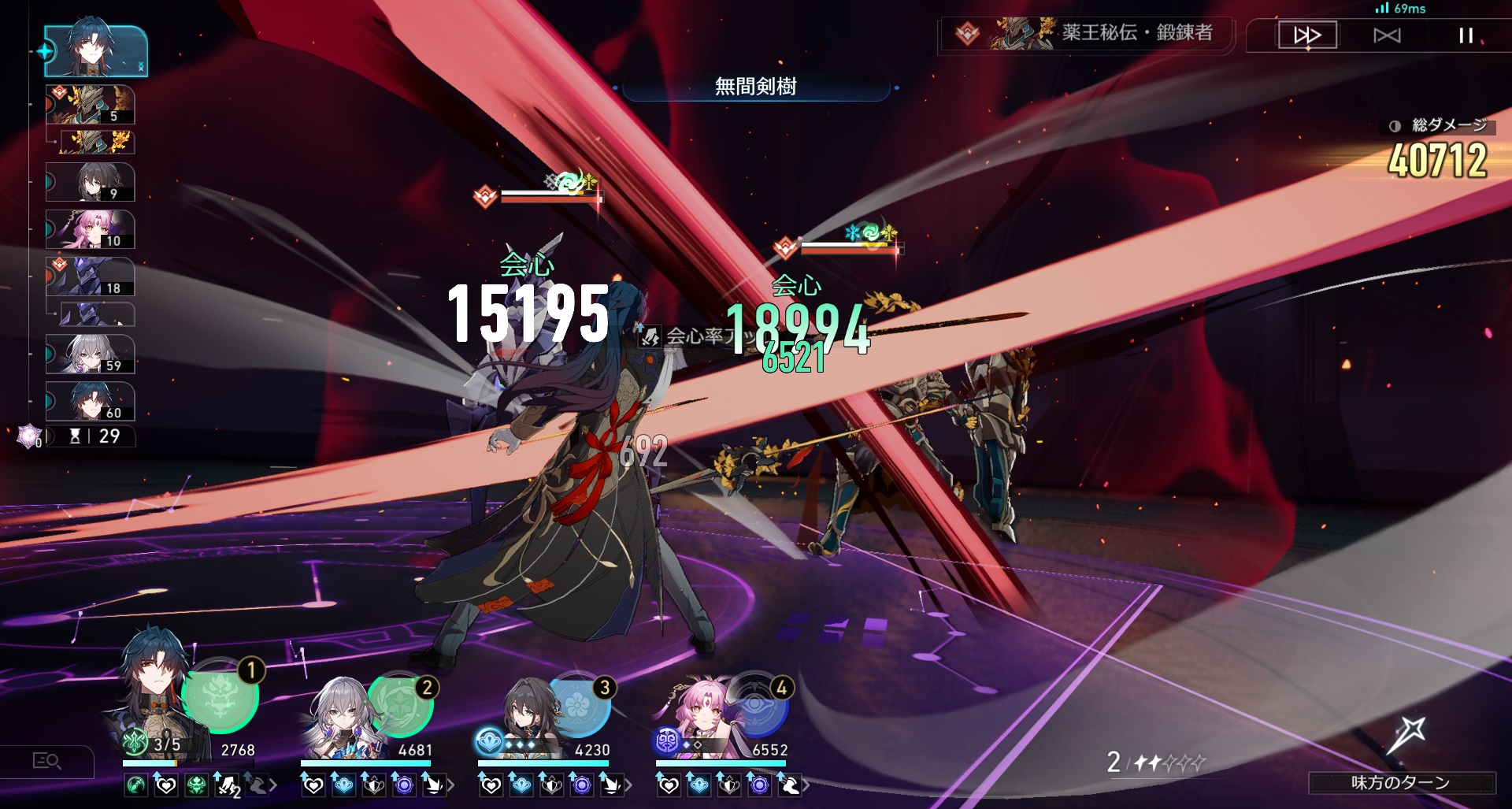Open the 薬王秘伝・鍛錬者 enemy info banner
Viewport: 1512px width, 809px height.
[1087, 33]
